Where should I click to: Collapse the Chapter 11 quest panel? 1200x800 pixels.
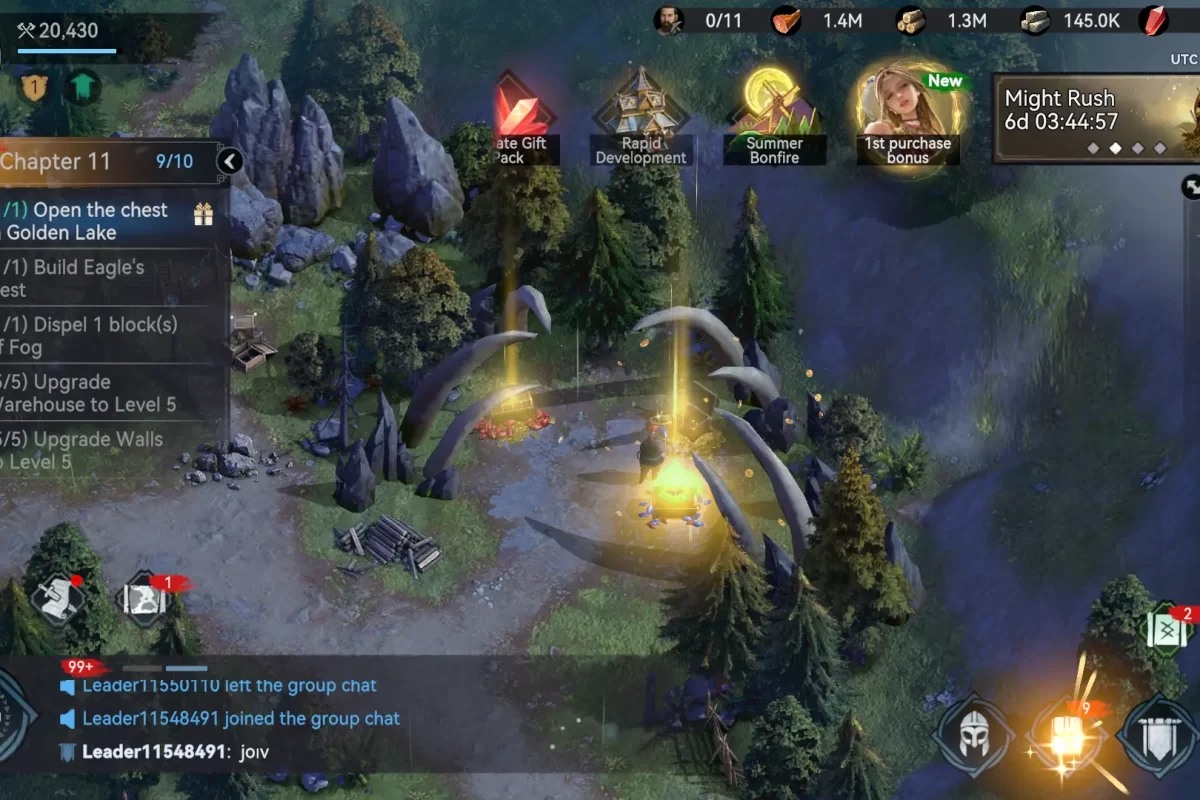pyautogui.click(x=230, y=161)
